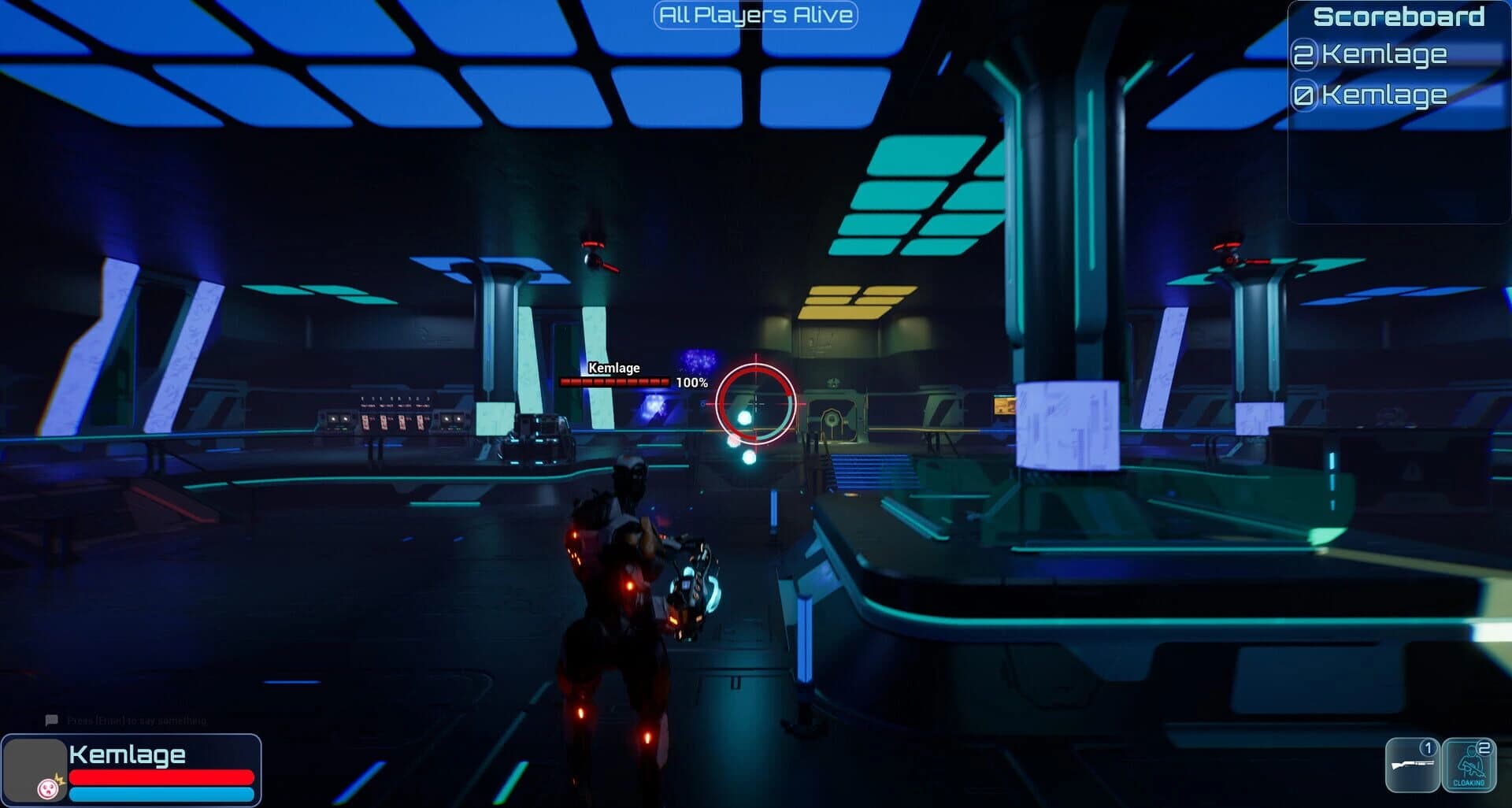The height and width of the screenshot is (808, 1512).
Task: Click the surprised emote icon on the portrait
Action: (47, 791)
